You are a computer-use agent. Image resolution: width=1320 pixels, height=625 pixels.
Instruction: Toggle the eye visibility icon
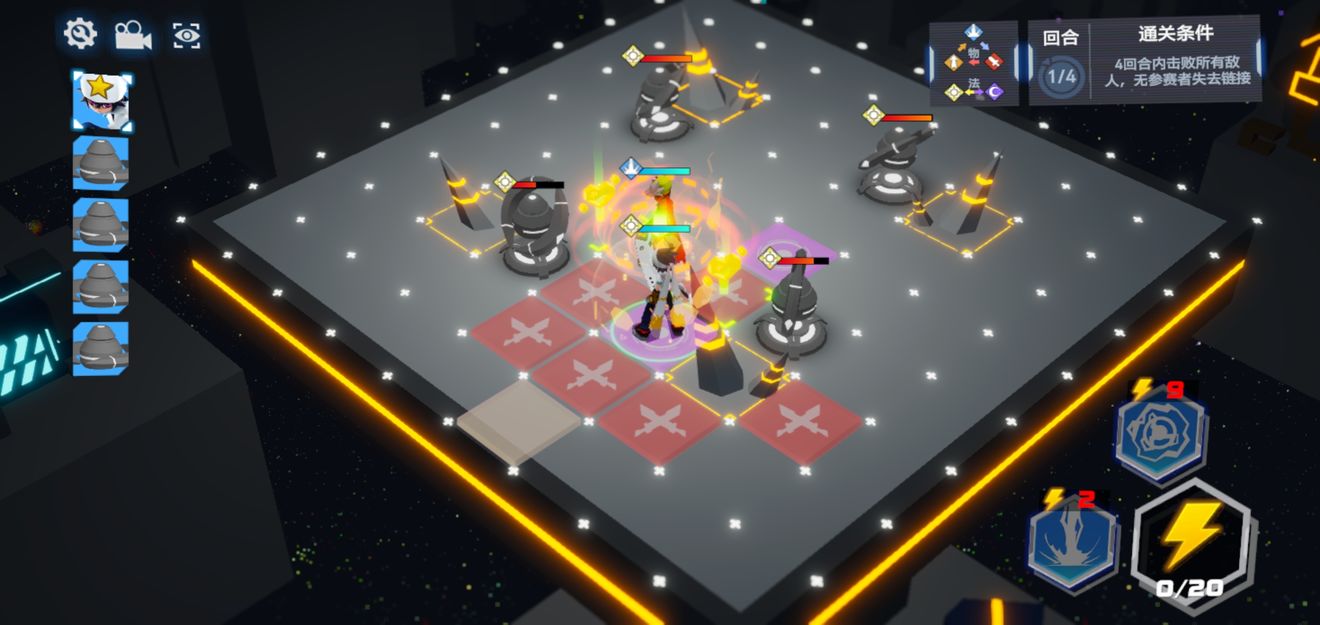[x=187, y=36]
